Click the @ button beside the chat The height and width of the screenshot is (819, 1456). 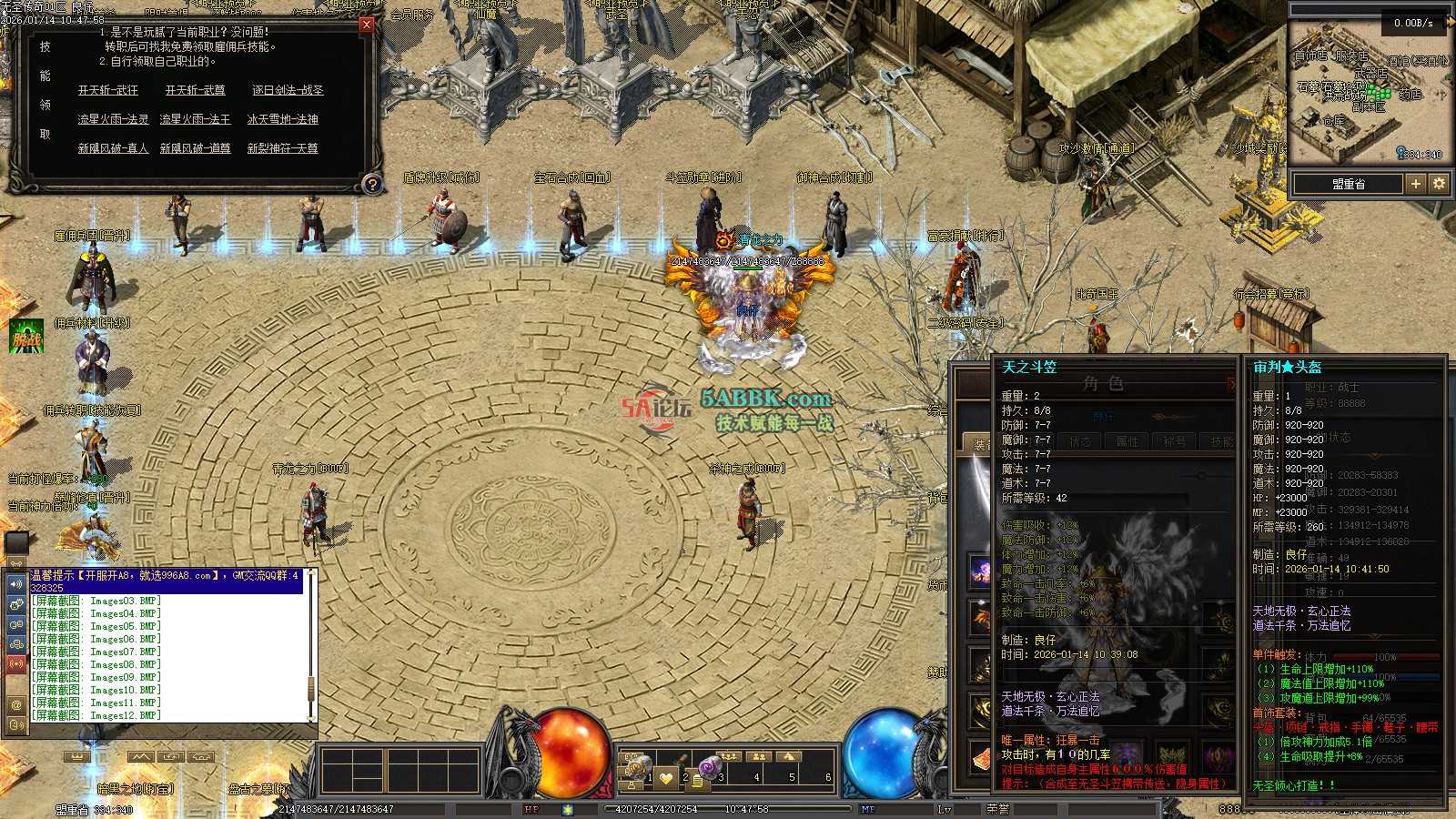coord(16,704)
